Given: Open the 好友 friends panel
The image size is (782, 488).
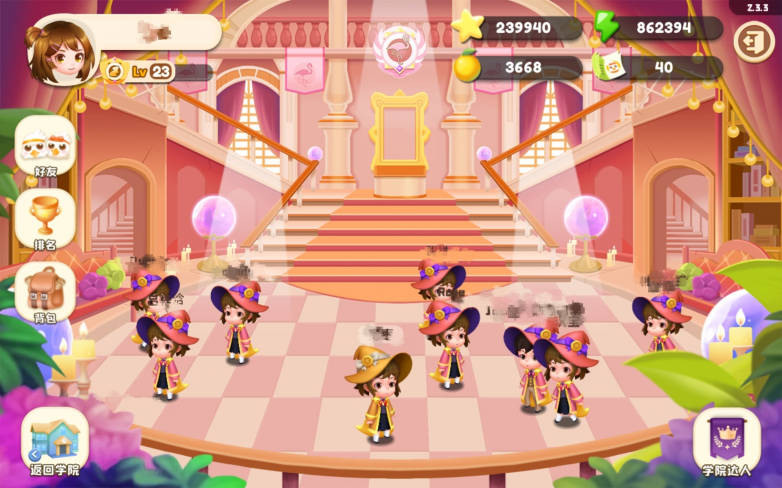Looking at the screenshot, I should (45, 146).
